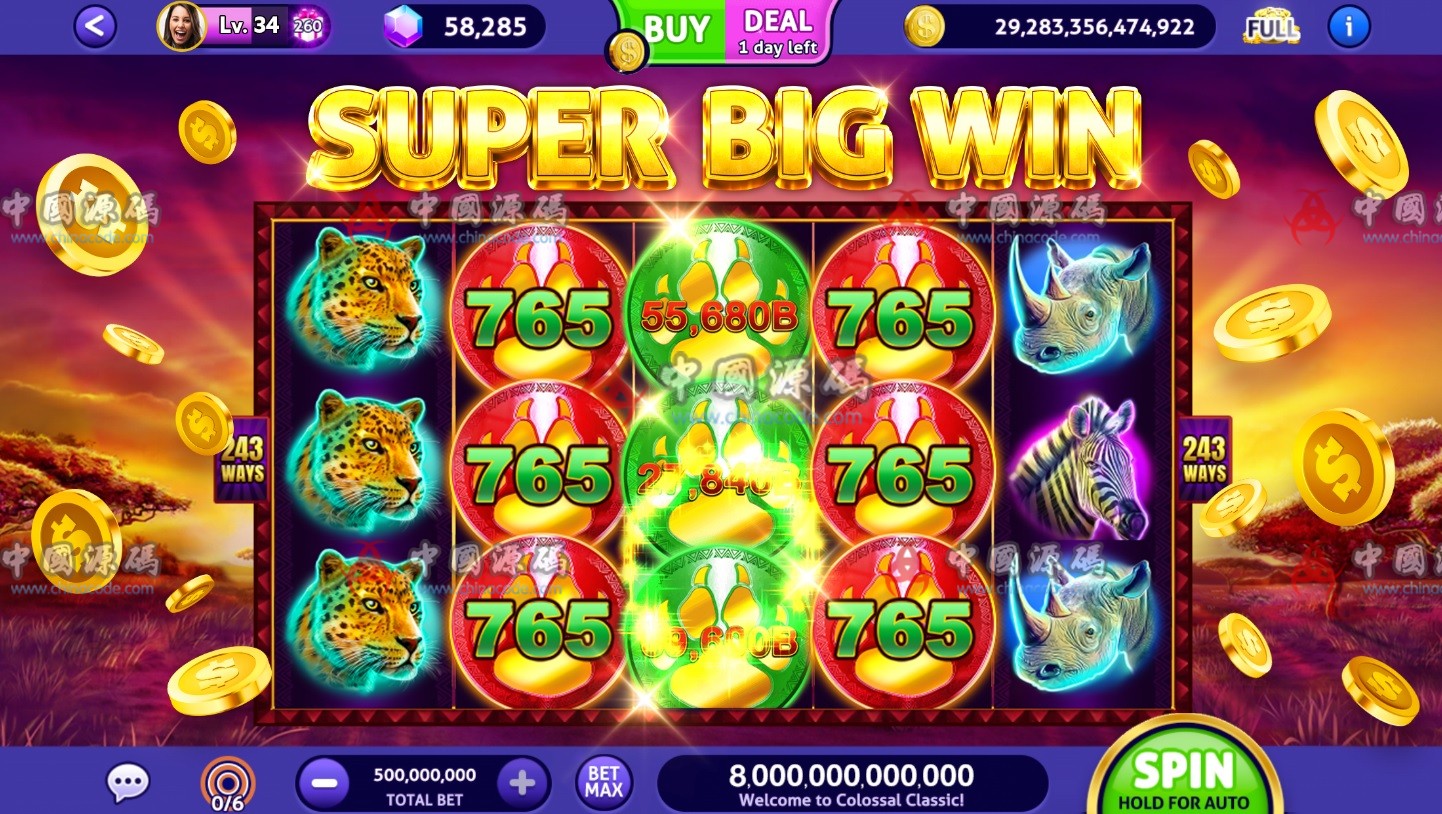The image size is (1442, 814).
Task: Click the FULL coin meter icon
Action: point(1270,27)
